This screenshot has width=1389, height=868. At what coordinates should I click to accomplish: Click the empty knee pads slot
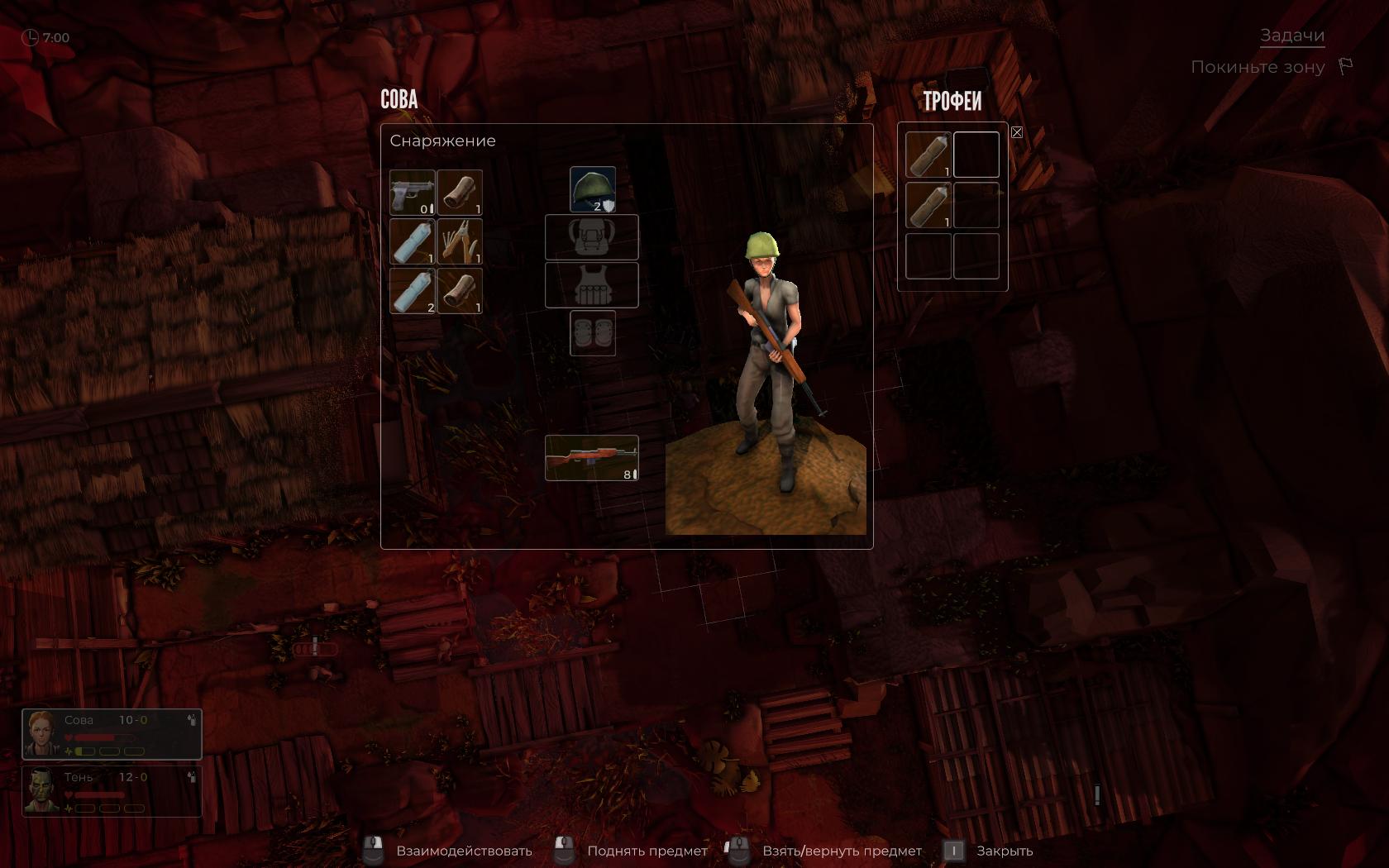[x=592, y=333]
